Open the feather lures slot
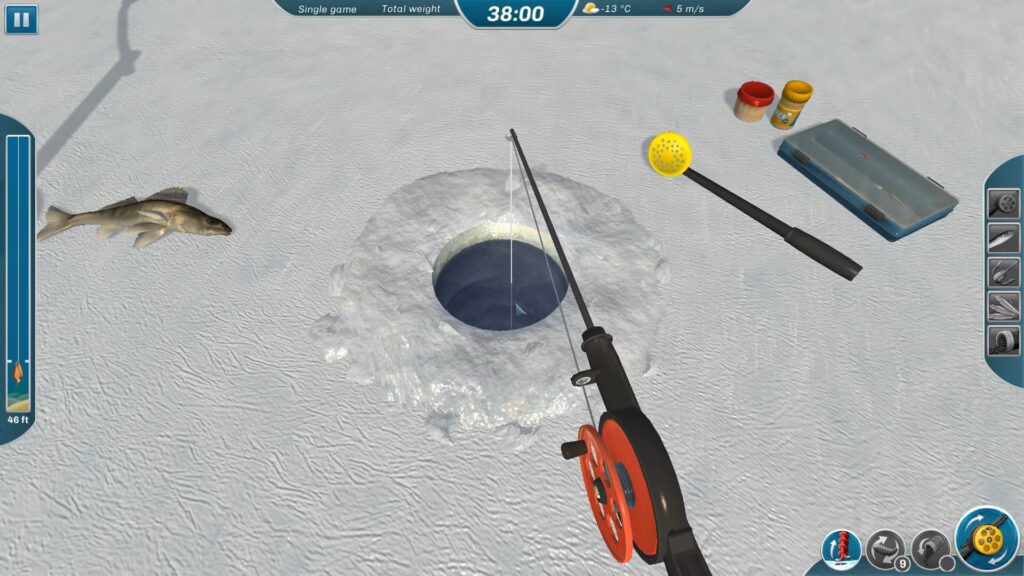Screen dimensions: 1024x576 (x=1003, y=305)
